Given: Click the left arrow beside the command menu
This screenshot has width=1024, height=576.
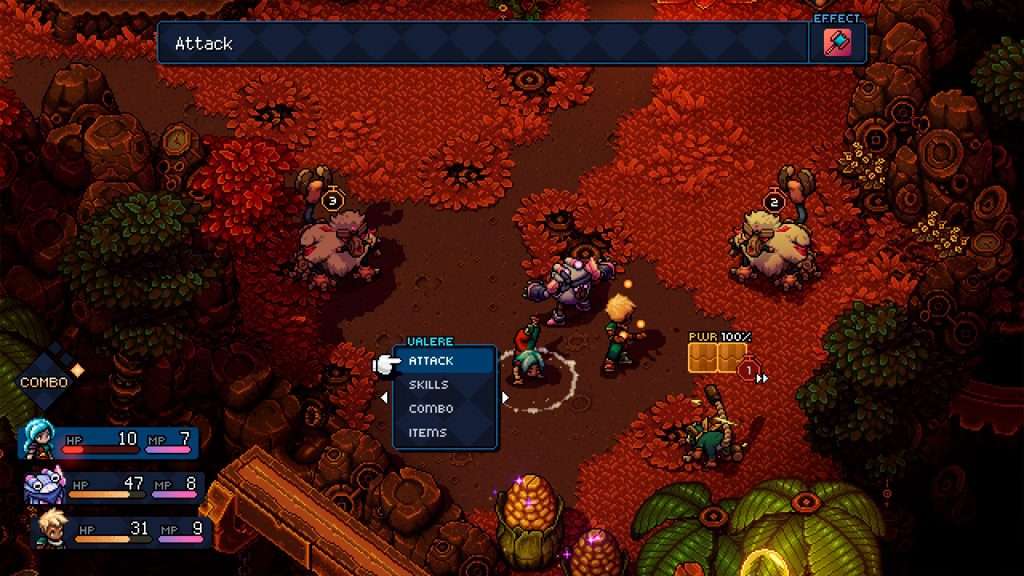Looking at the screenshot, I should tap(385, 398).
